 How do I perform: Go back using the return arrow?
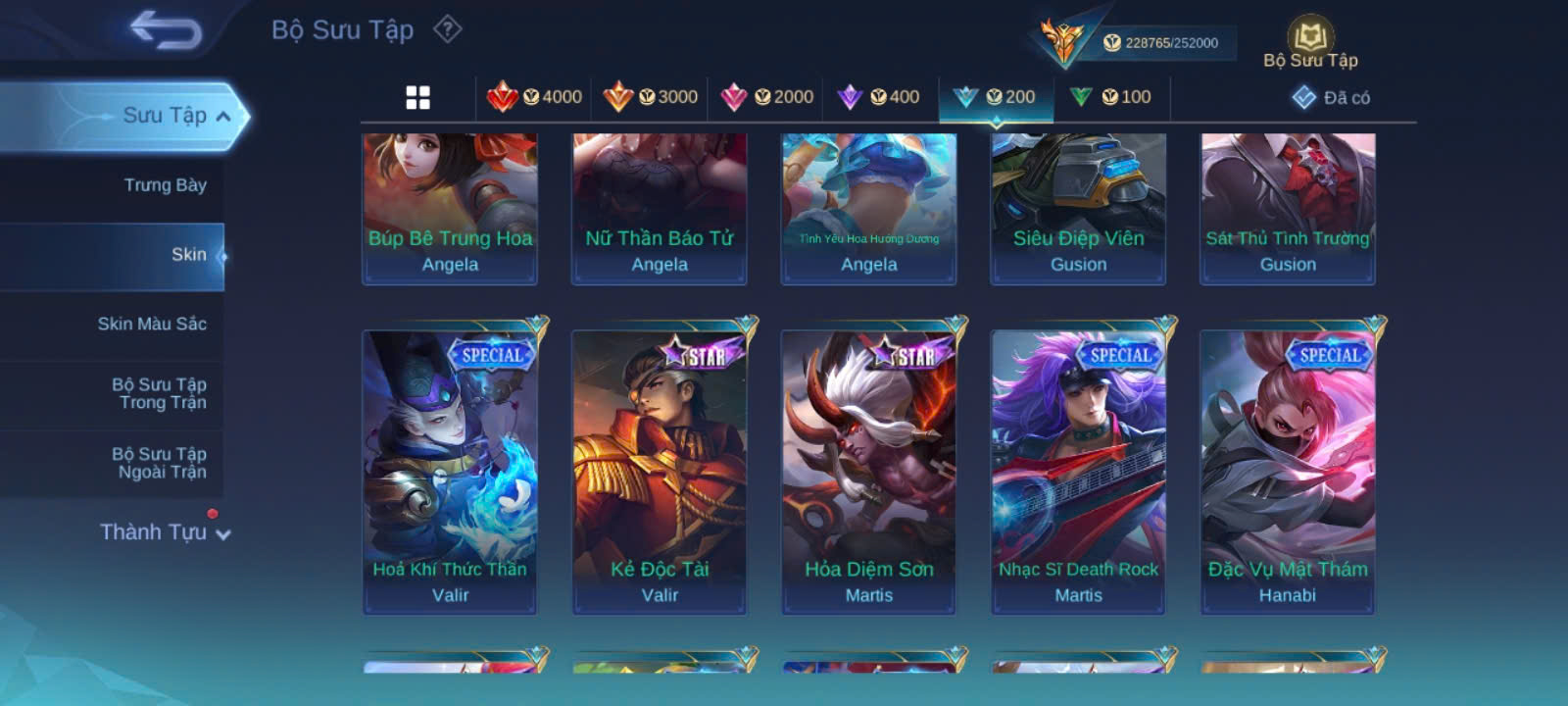tap(166, 30)
